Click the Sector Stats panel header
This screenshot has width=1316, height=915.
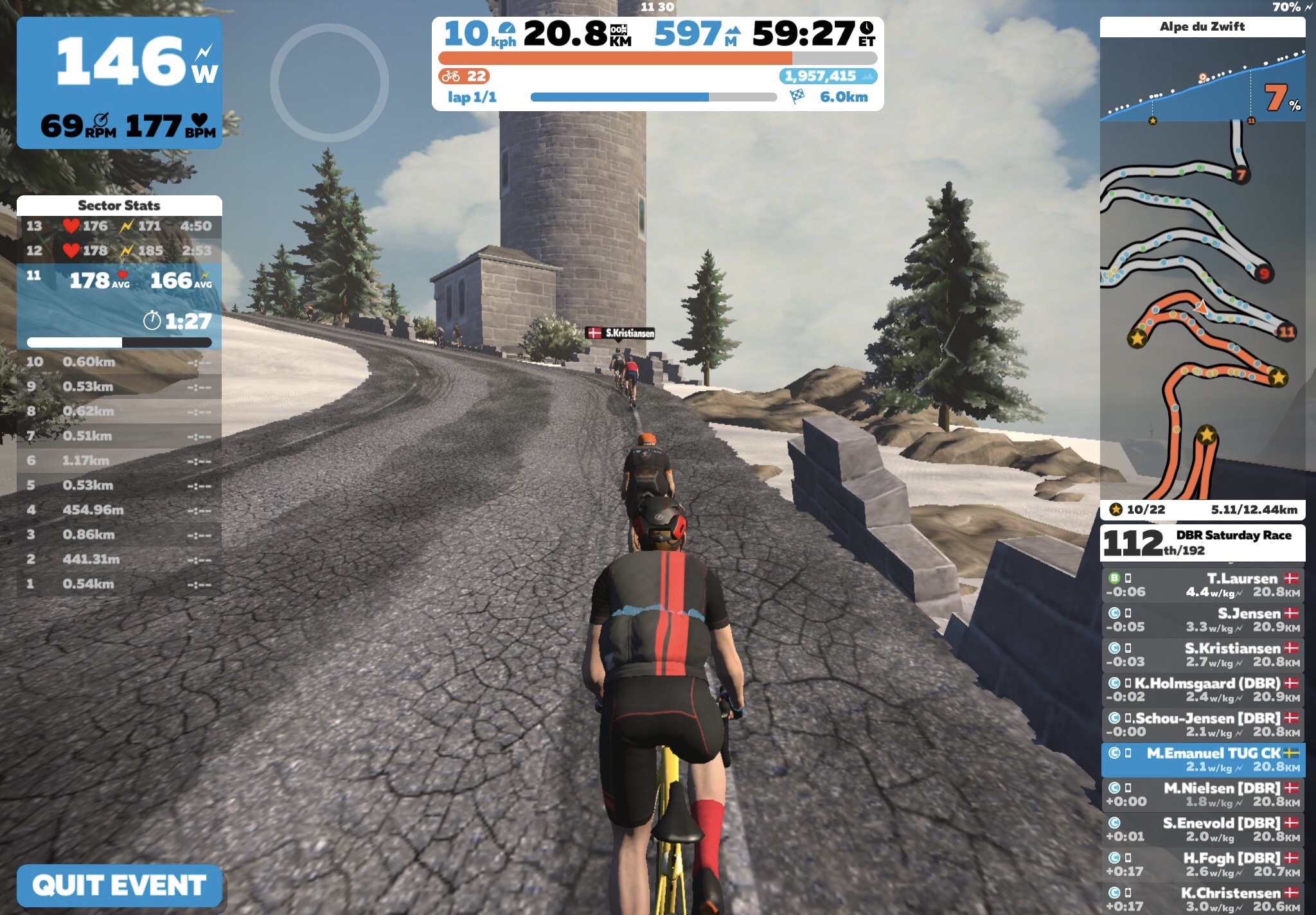tap(119, 206)
